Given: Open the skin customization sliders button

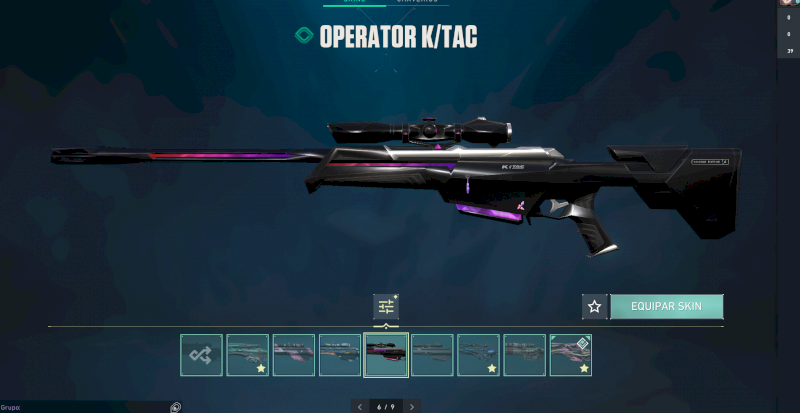Looking at the screenshot, I should click(386, 307).
